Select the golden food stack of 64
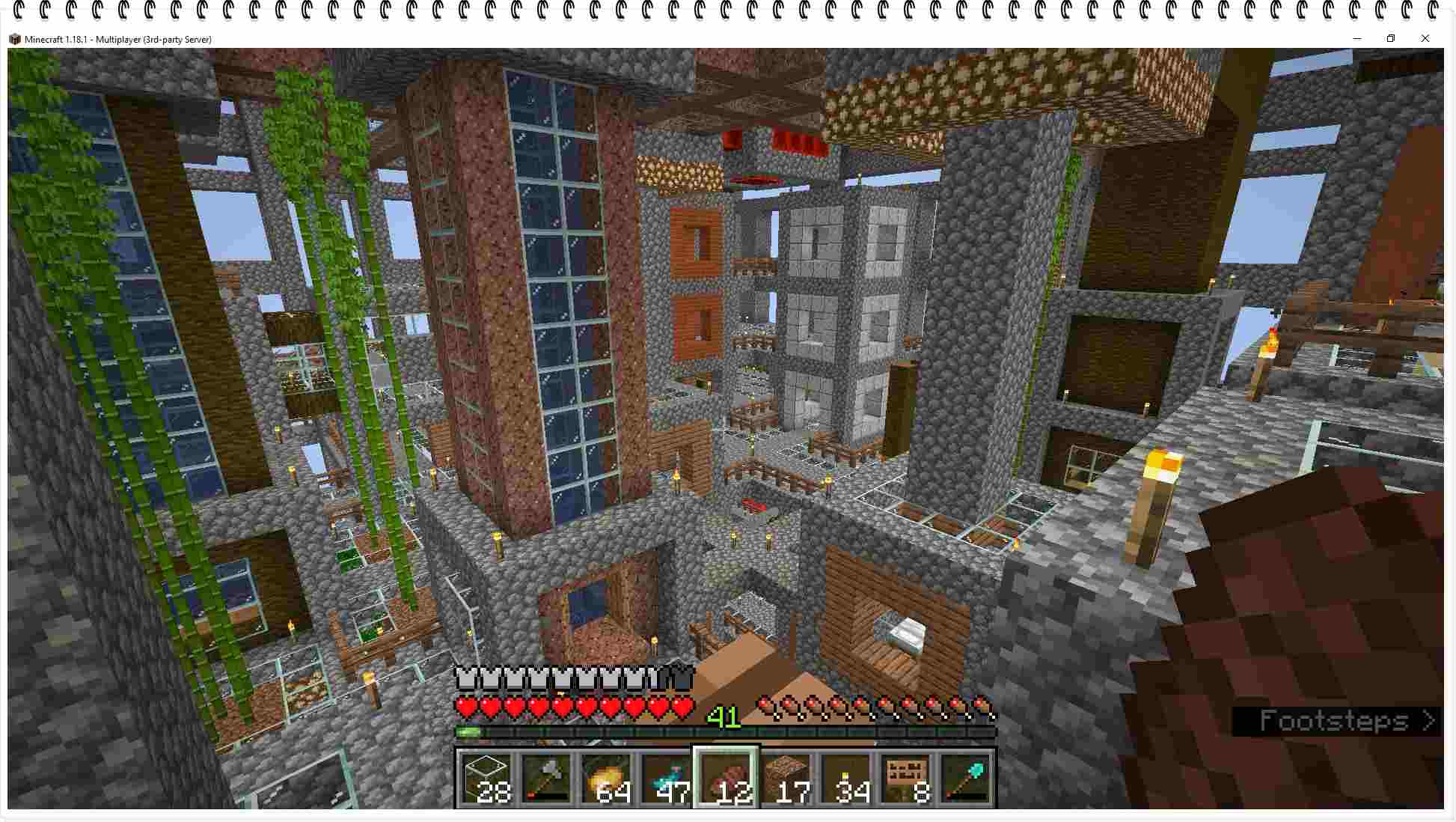The height and width of the screenshot is (822, 1456). tap(606, 778)
